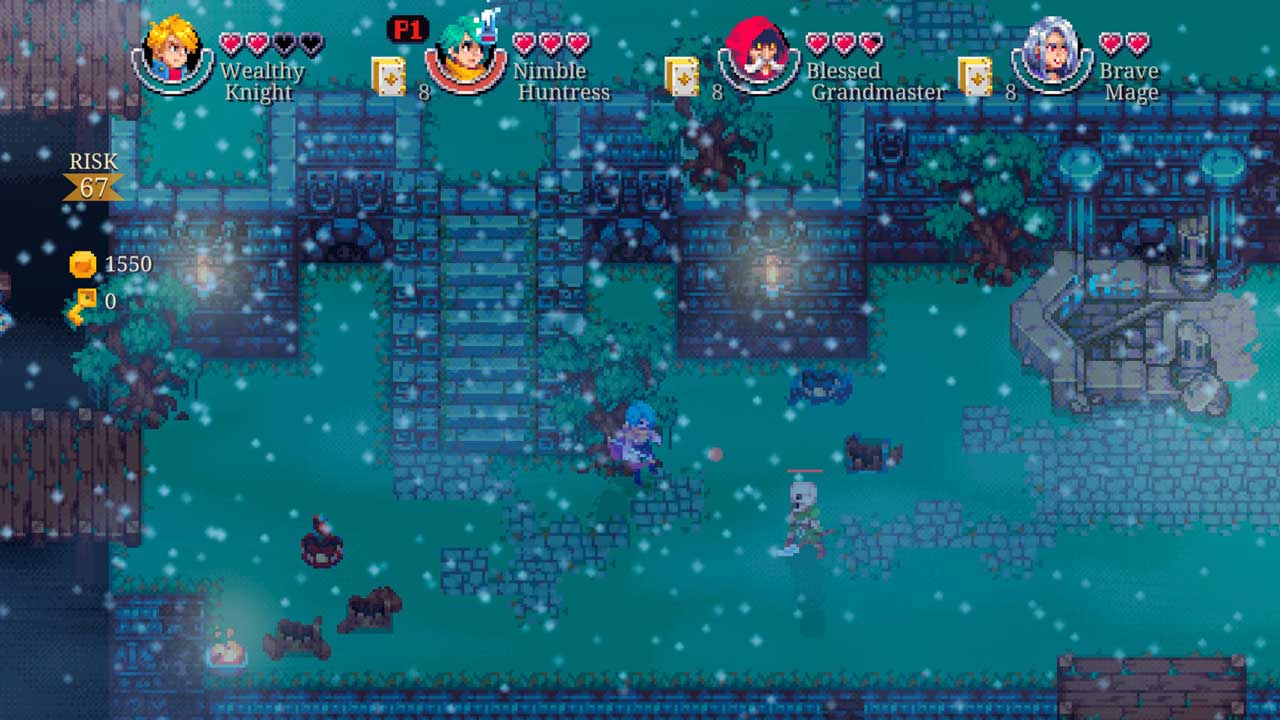This screenshot has width=1280, height=720.
Task: Choose the Nimble Huntress portrait
Action: [466, 54]
